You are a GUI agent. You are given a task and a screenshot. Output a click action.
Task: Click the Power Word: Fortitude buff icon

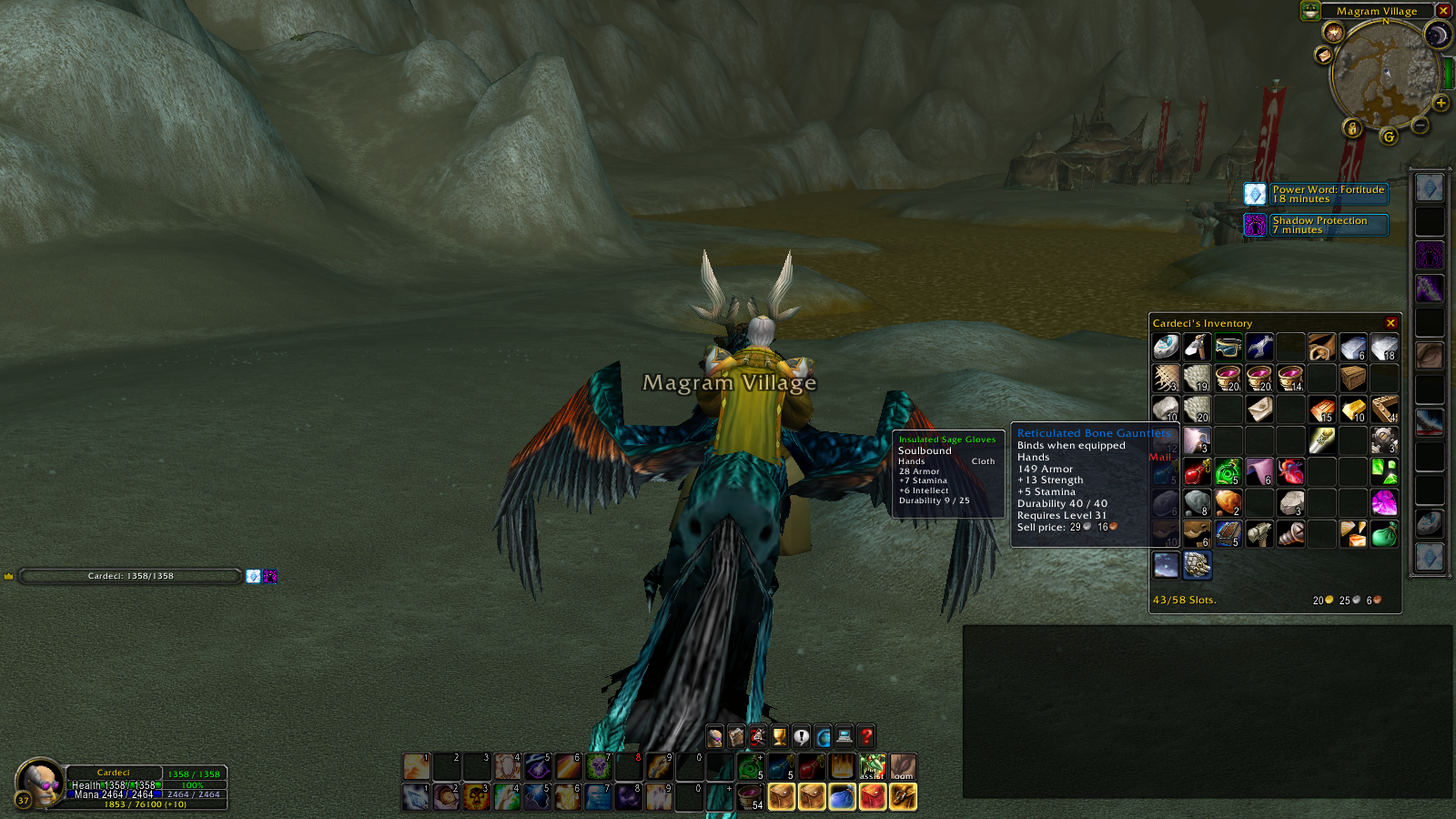pyautogui.click(x=1255, y=194)
